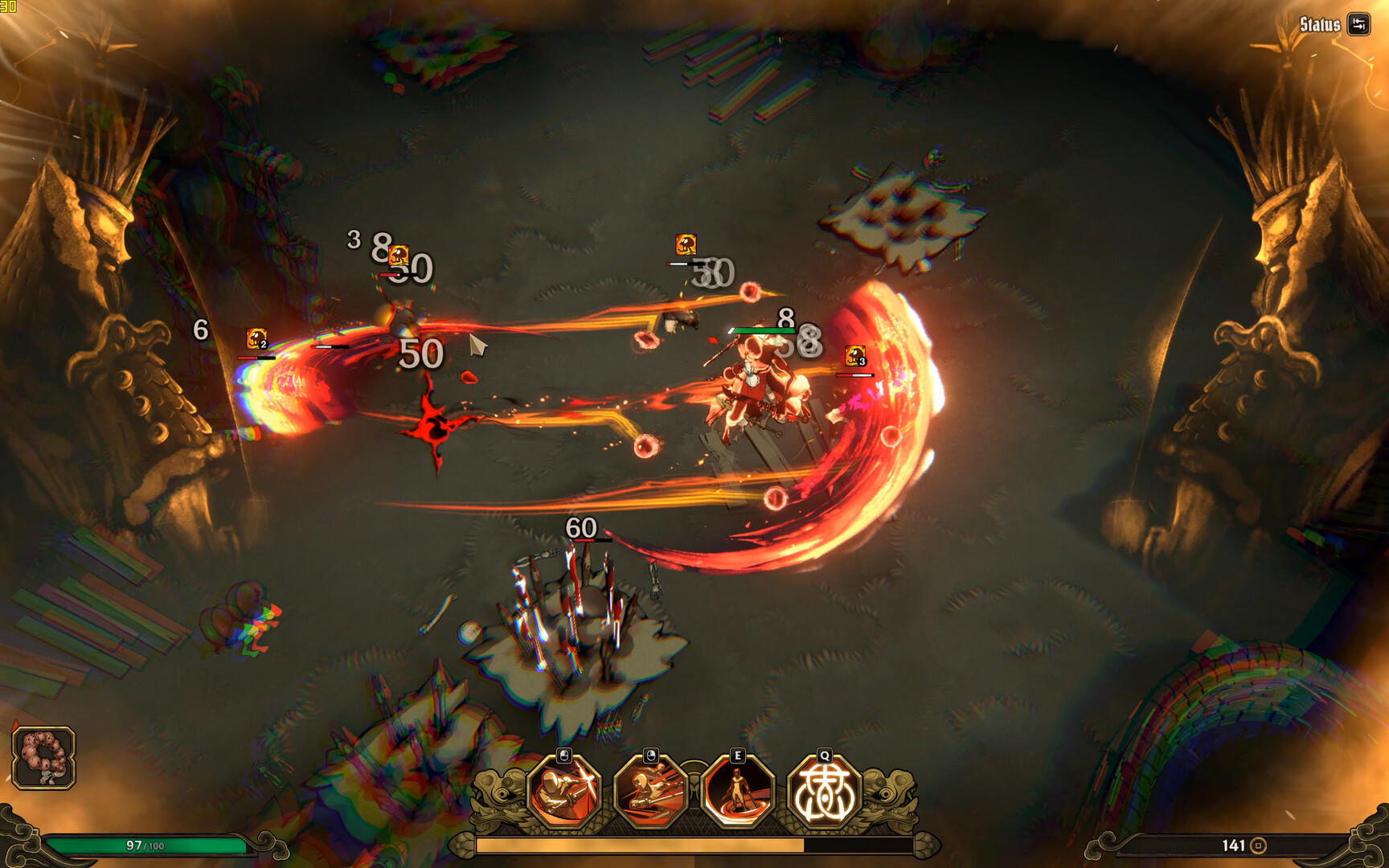Trigger the glowing Q ultimate seal icon
Screen dimensions: 1389x868
[825, 792]
